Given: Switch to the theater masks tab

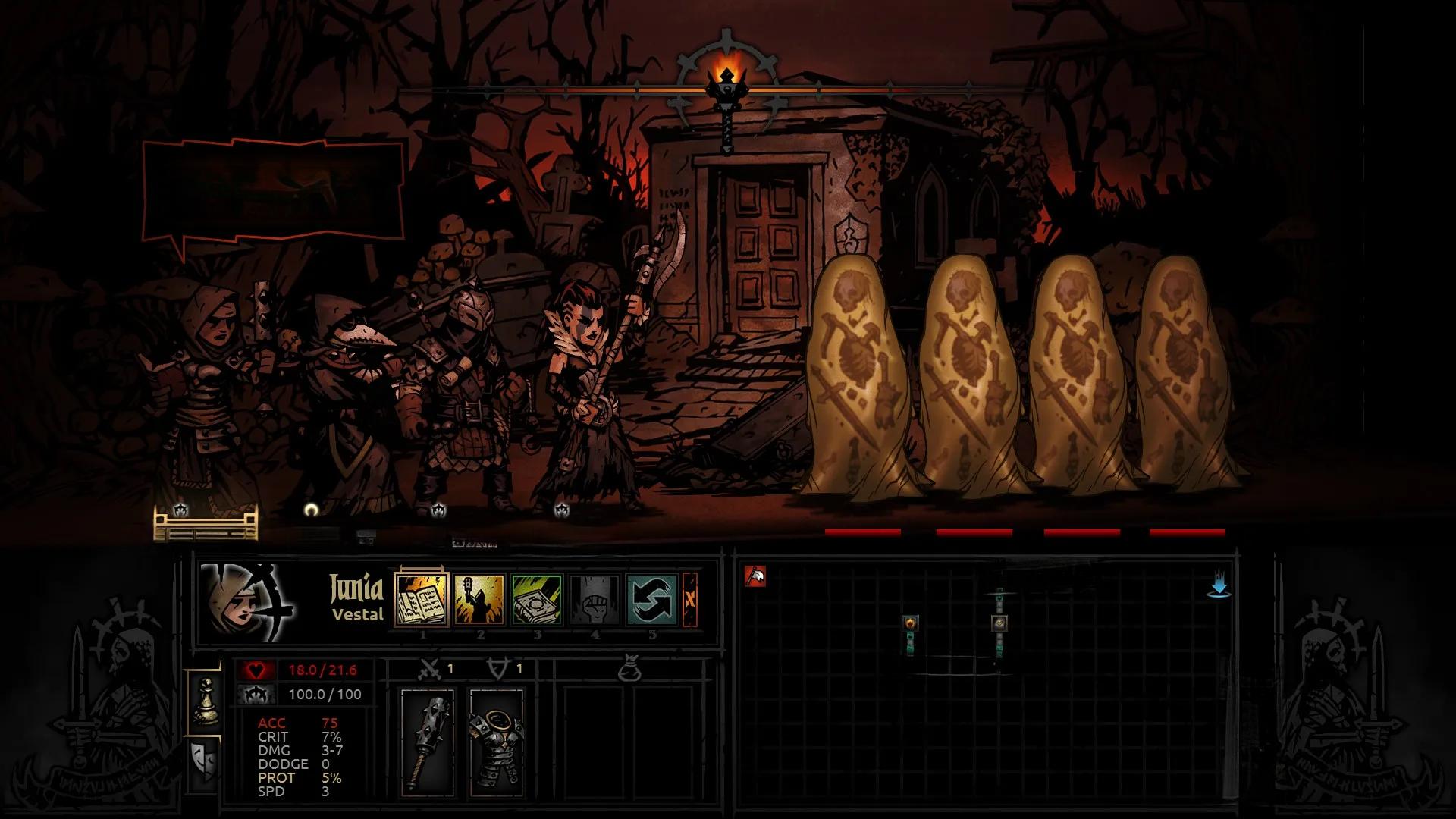Looking at the screenshot, I should 205,758.
